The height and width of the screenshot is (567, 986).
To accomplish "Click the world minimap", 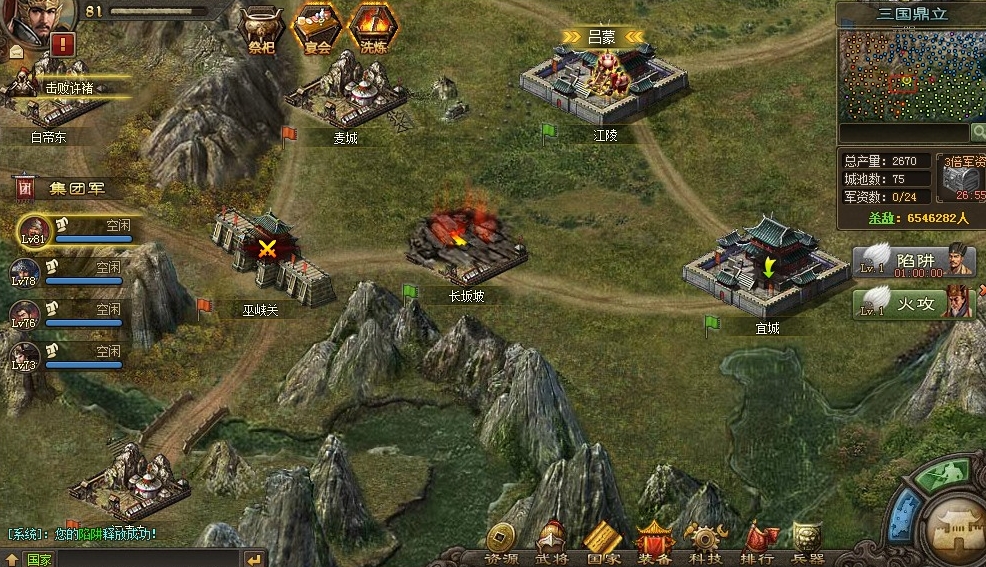I will [904, 75].
